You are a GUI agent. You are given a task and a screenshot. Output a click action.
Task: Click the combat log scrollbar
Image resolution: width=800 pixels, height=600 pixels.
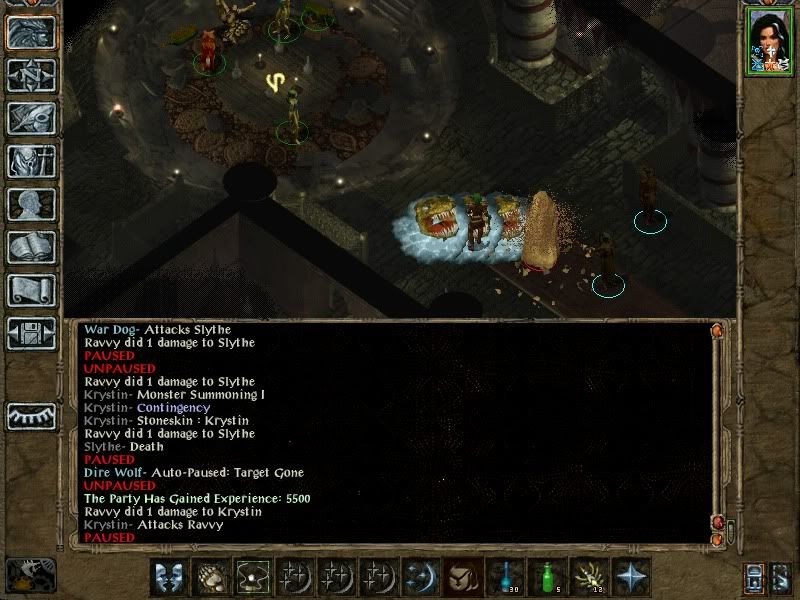(x=716, y=430)
